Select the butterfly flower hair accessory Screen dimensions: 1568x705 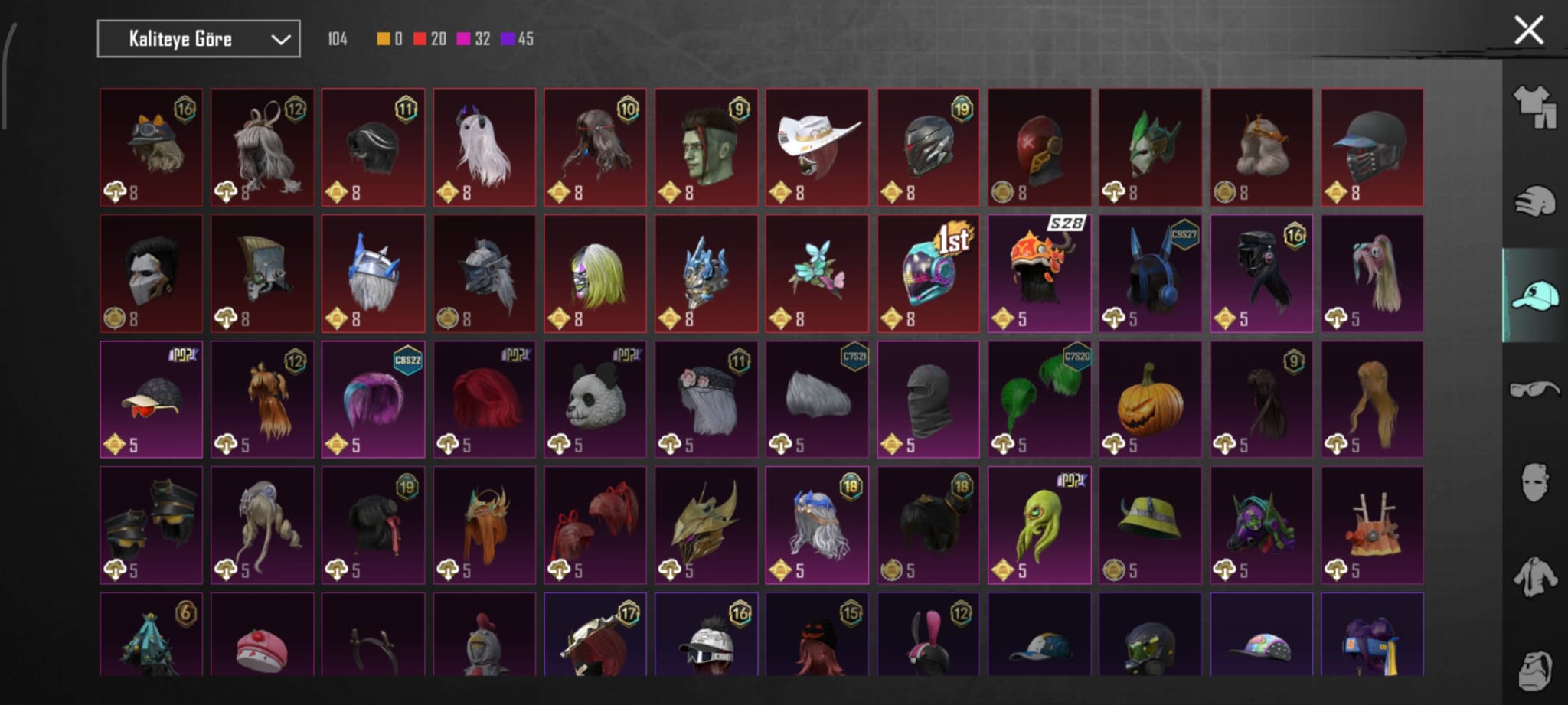tap(817, 273)
